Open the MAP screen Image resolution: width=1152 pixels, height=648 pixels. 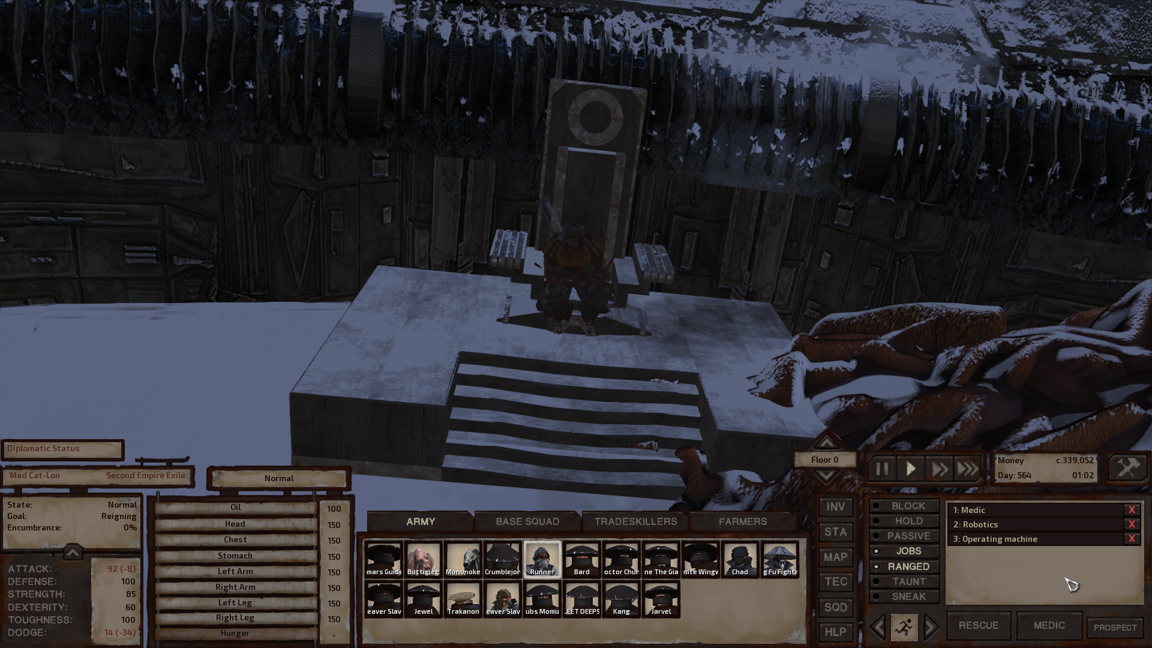(835, 557)
